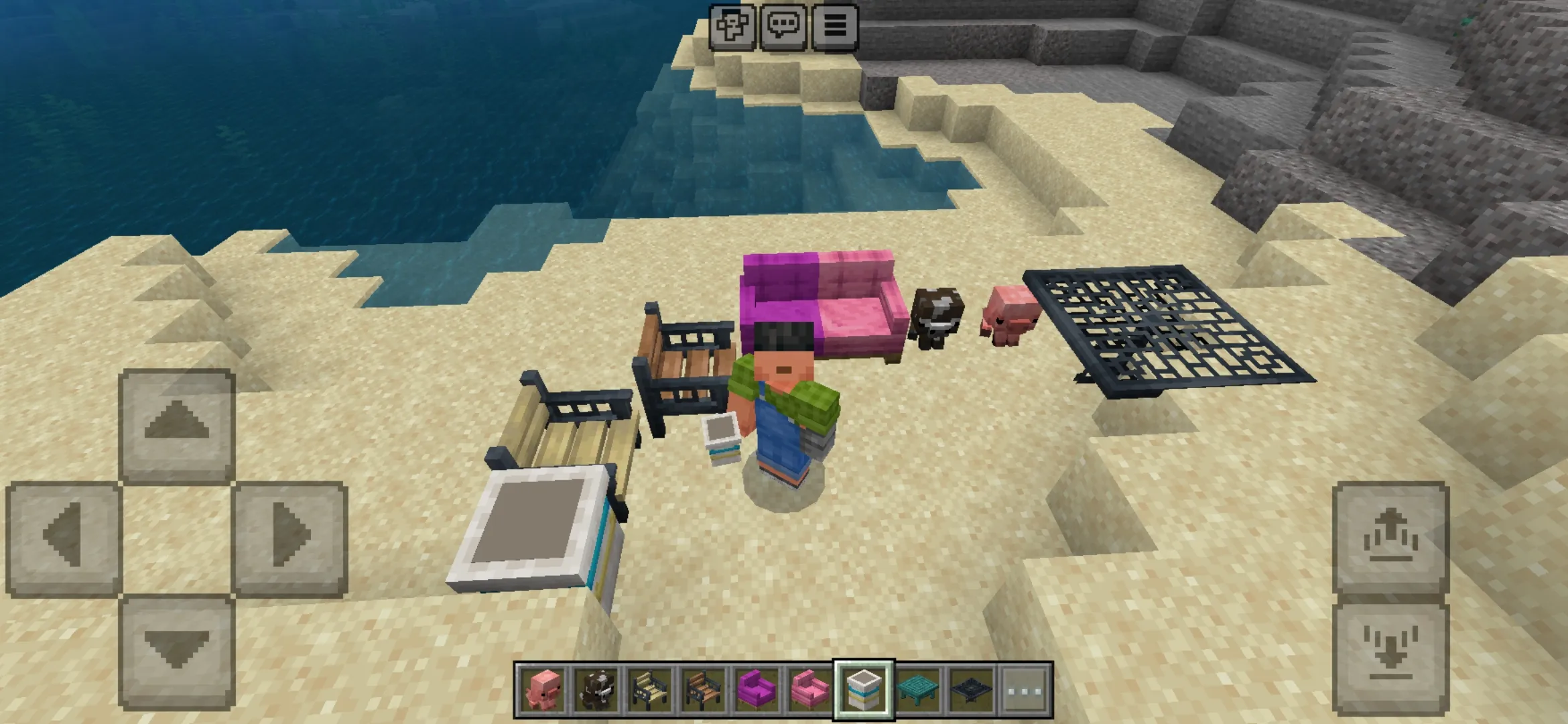Pick the teal table hotbar slot
This screenshot has width=1568, height=724.
pos(917,689)
